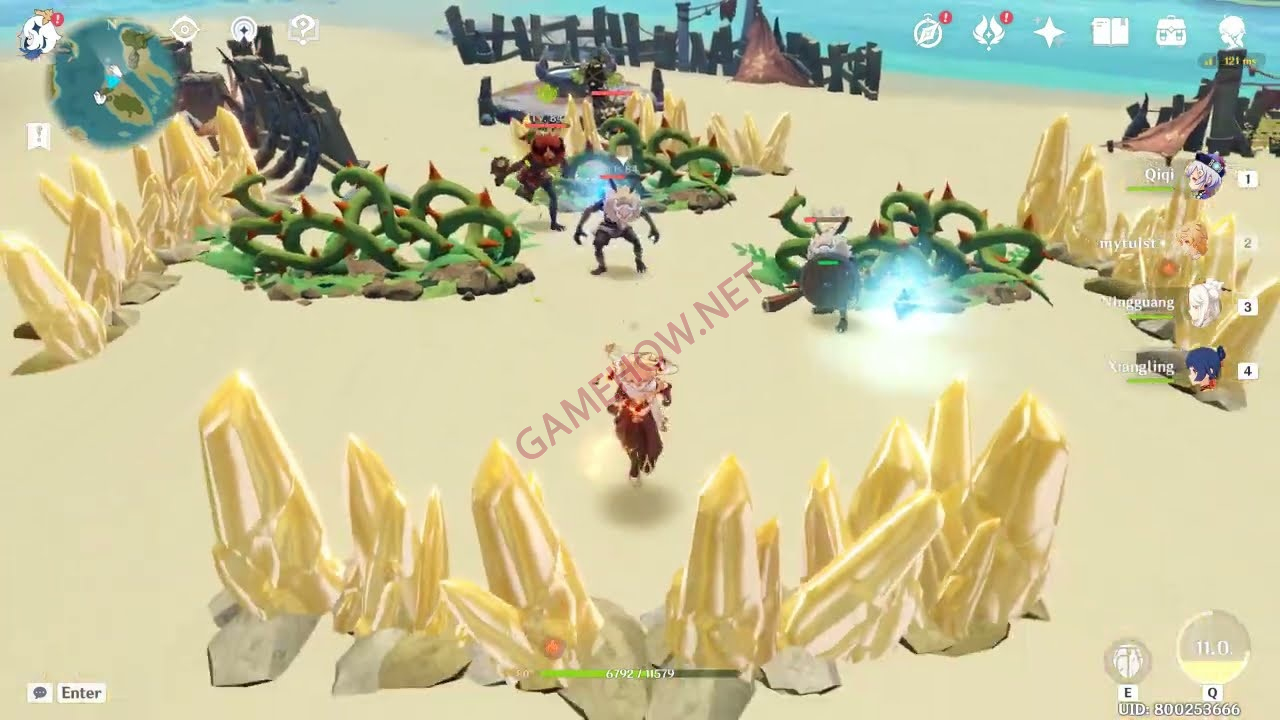Click the ringed star marker icon
The height and width of the screenshot is (720, 1280).
click(x=244, y=30)
